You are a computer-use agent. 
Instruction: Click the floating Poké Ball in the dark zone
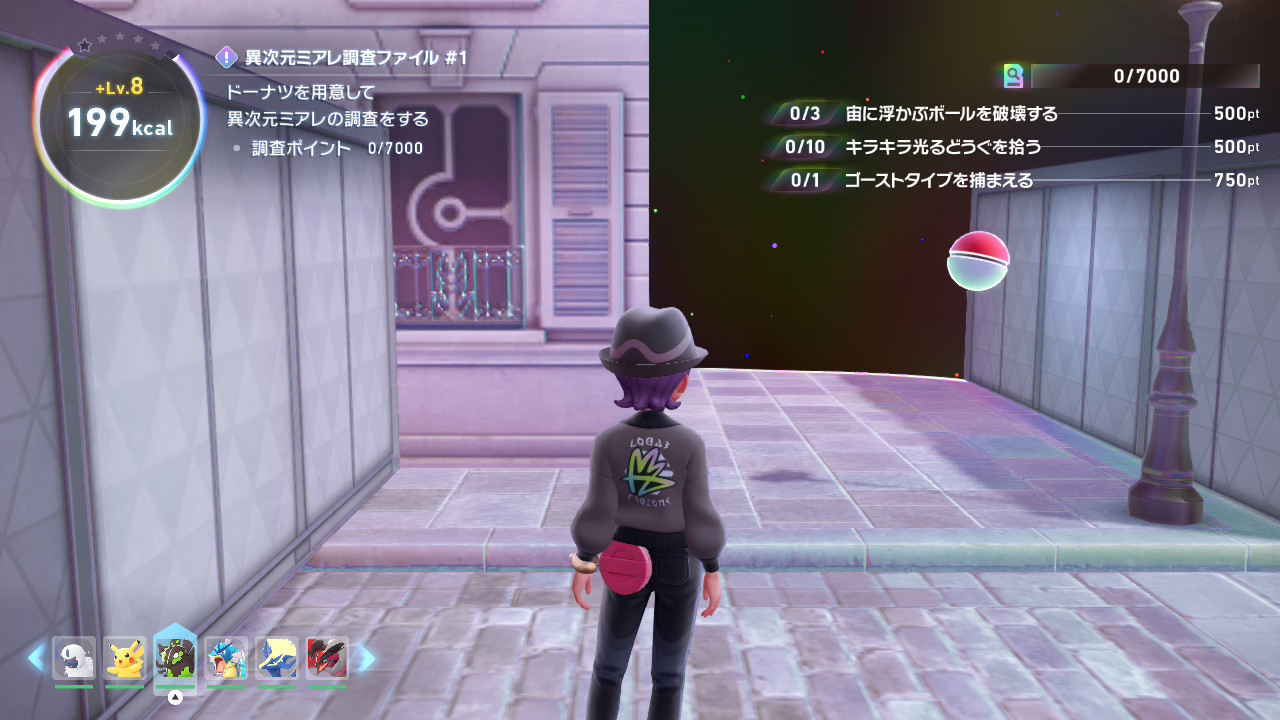[x=976, y=260]
